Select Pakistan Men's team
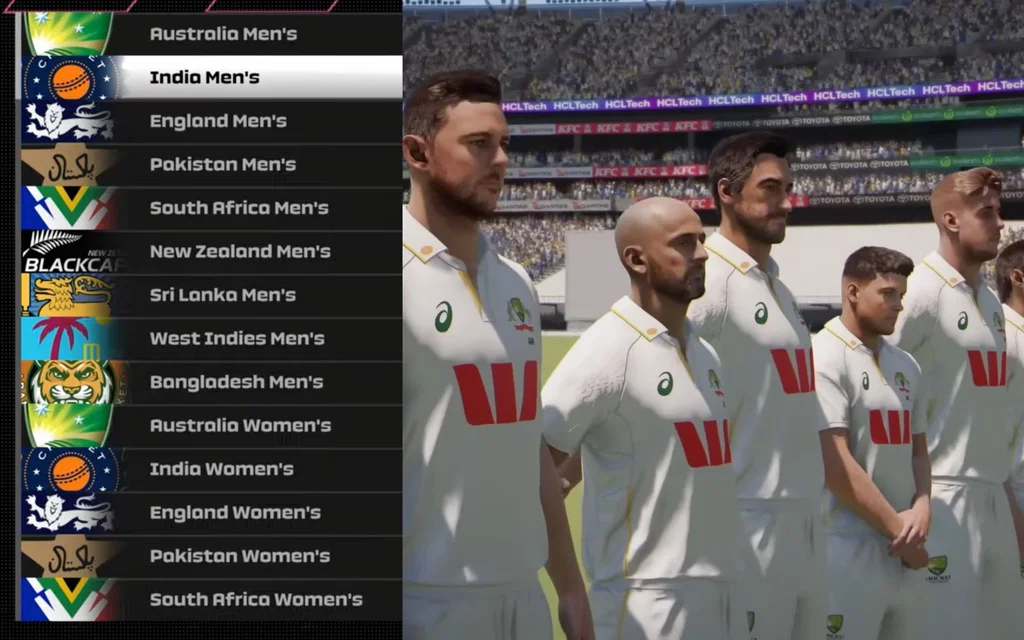The height and width of the screenshot is (640, 1024). [x=222, y=164]
